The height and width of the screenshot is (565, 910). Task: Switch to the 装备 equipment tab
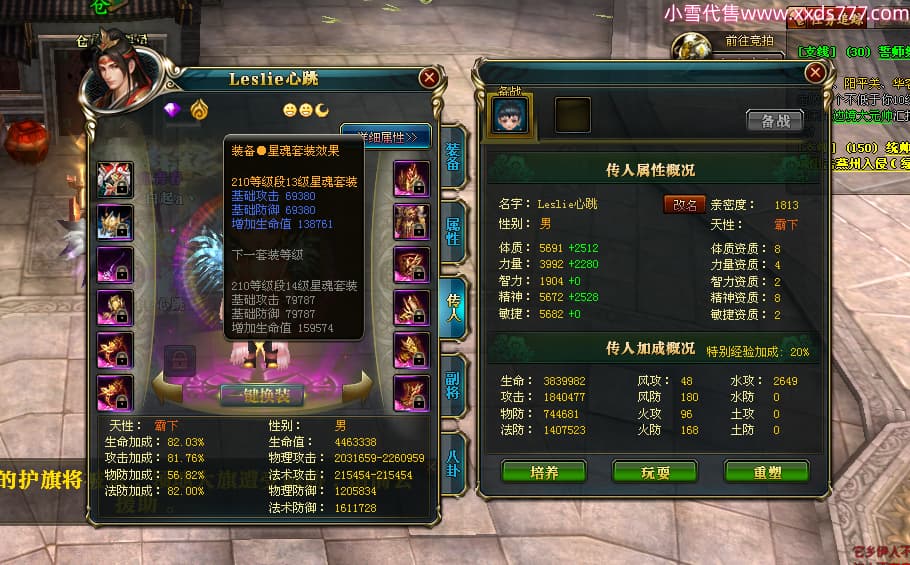[x=452, y=157]
